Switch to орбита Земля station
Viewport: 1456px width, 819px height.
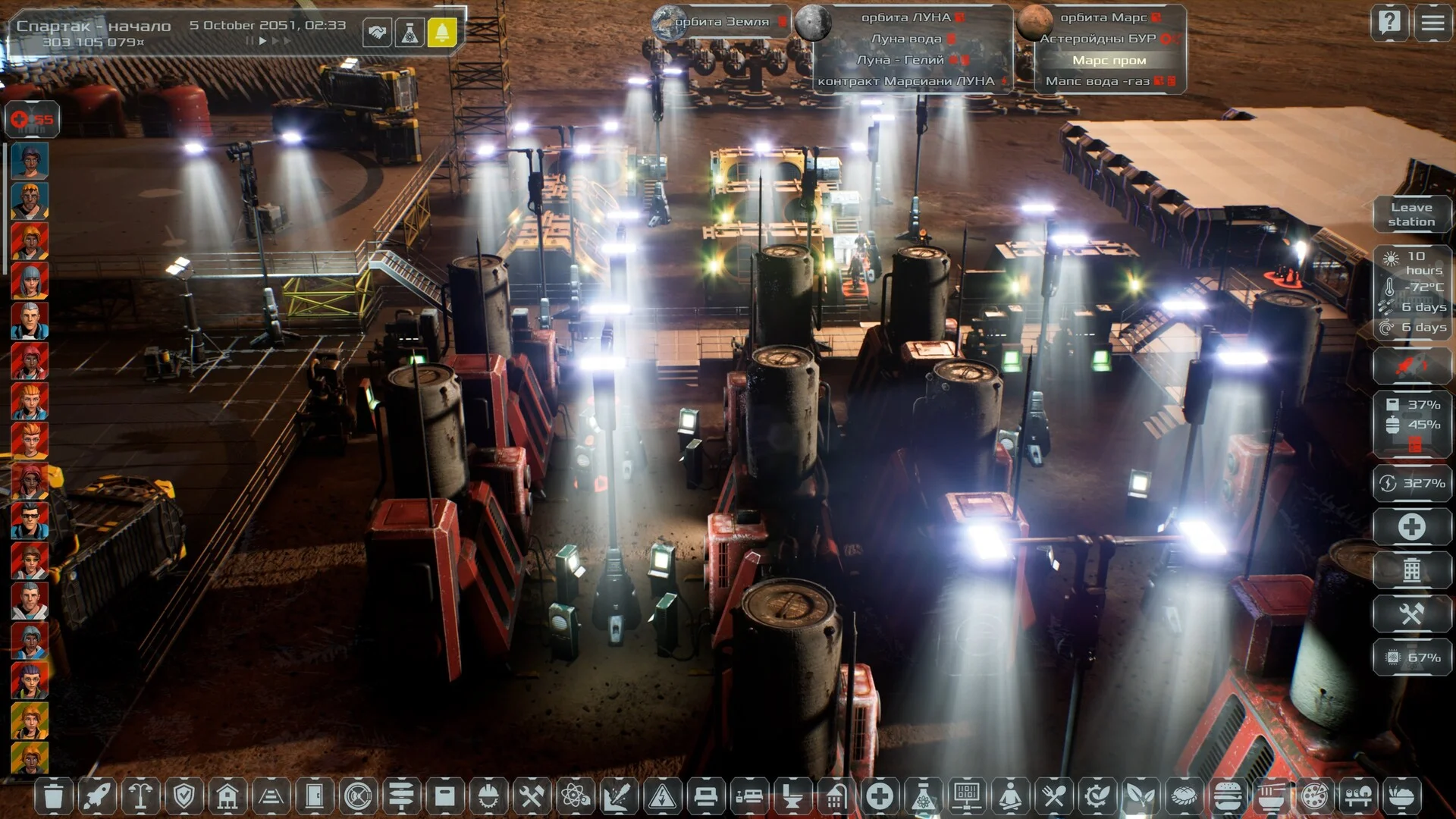point(720,22)
